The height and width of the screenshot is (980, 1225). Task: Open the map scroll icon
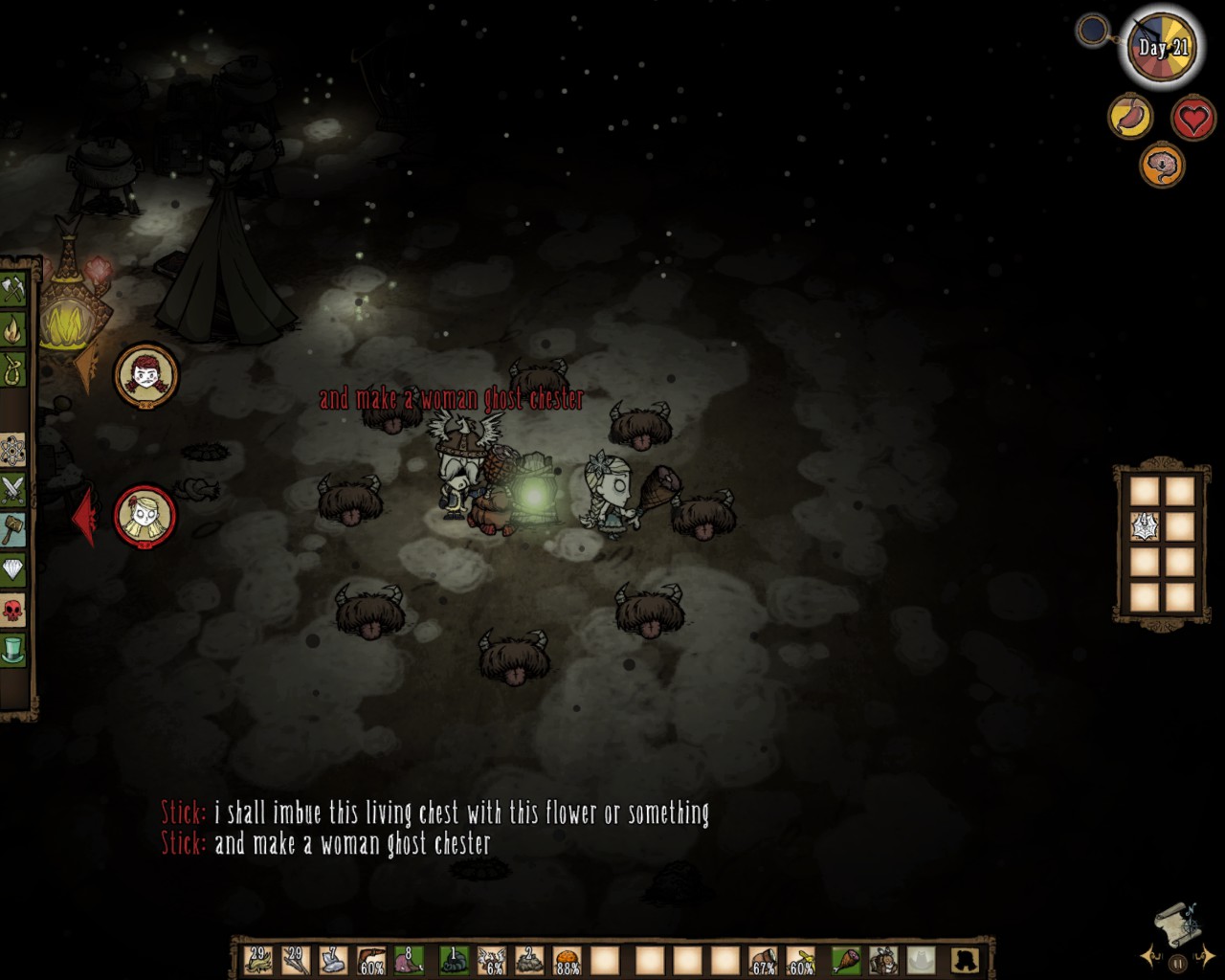tap(1176, 922)
